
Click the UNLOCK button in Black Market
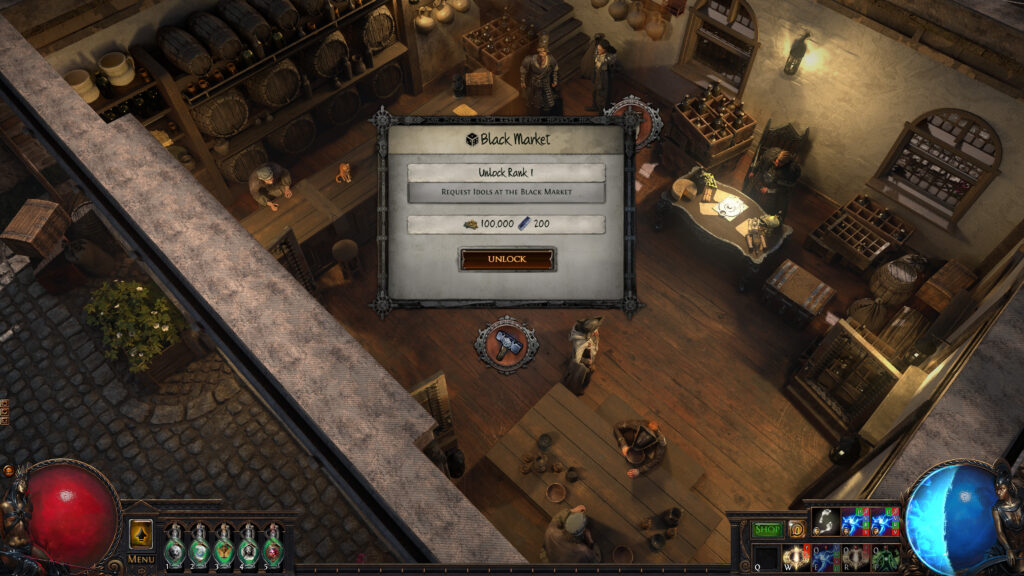click(x=507, y=259)
